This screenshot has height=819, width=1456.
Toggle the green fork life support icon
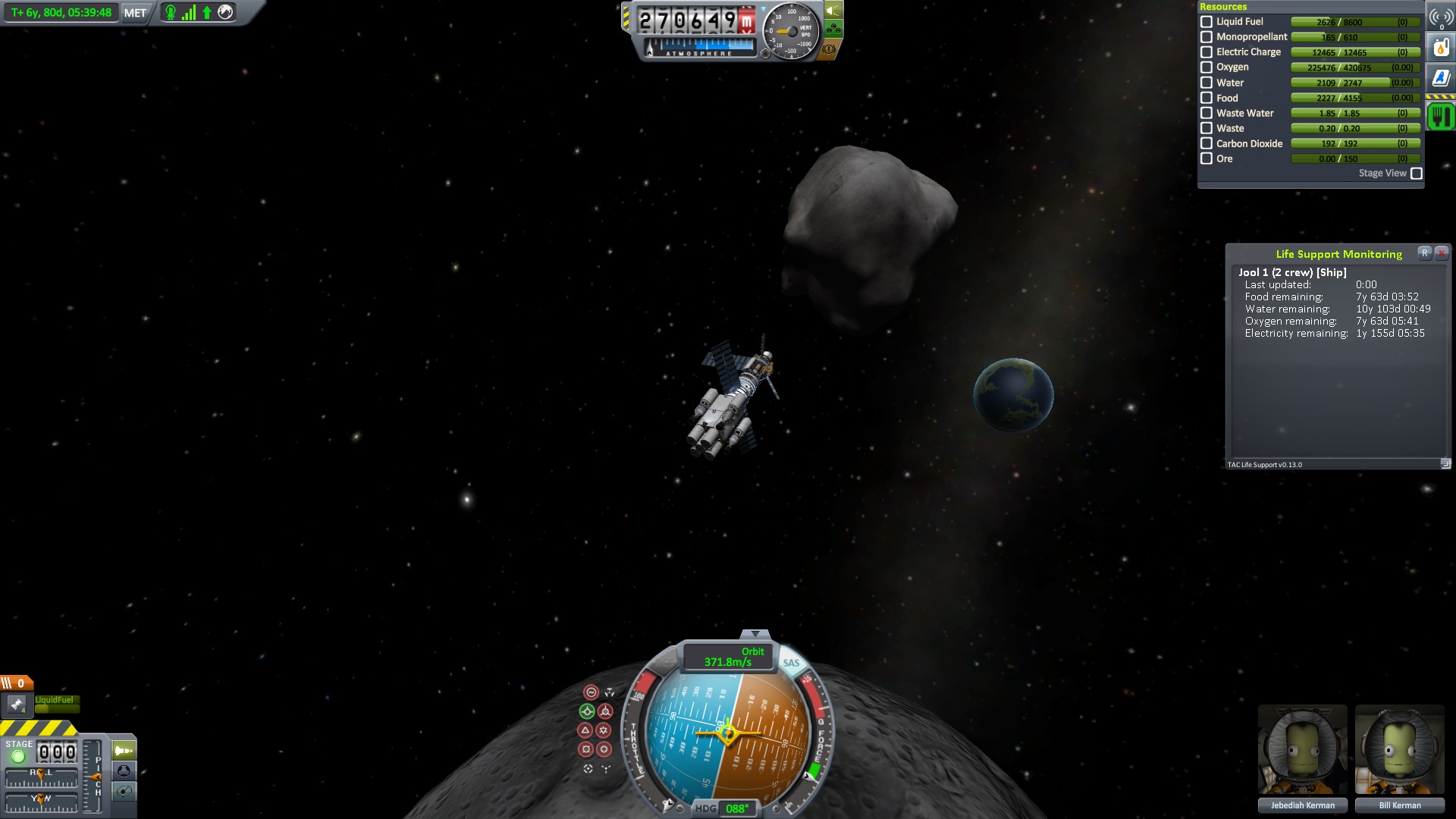pos(1441,116)
